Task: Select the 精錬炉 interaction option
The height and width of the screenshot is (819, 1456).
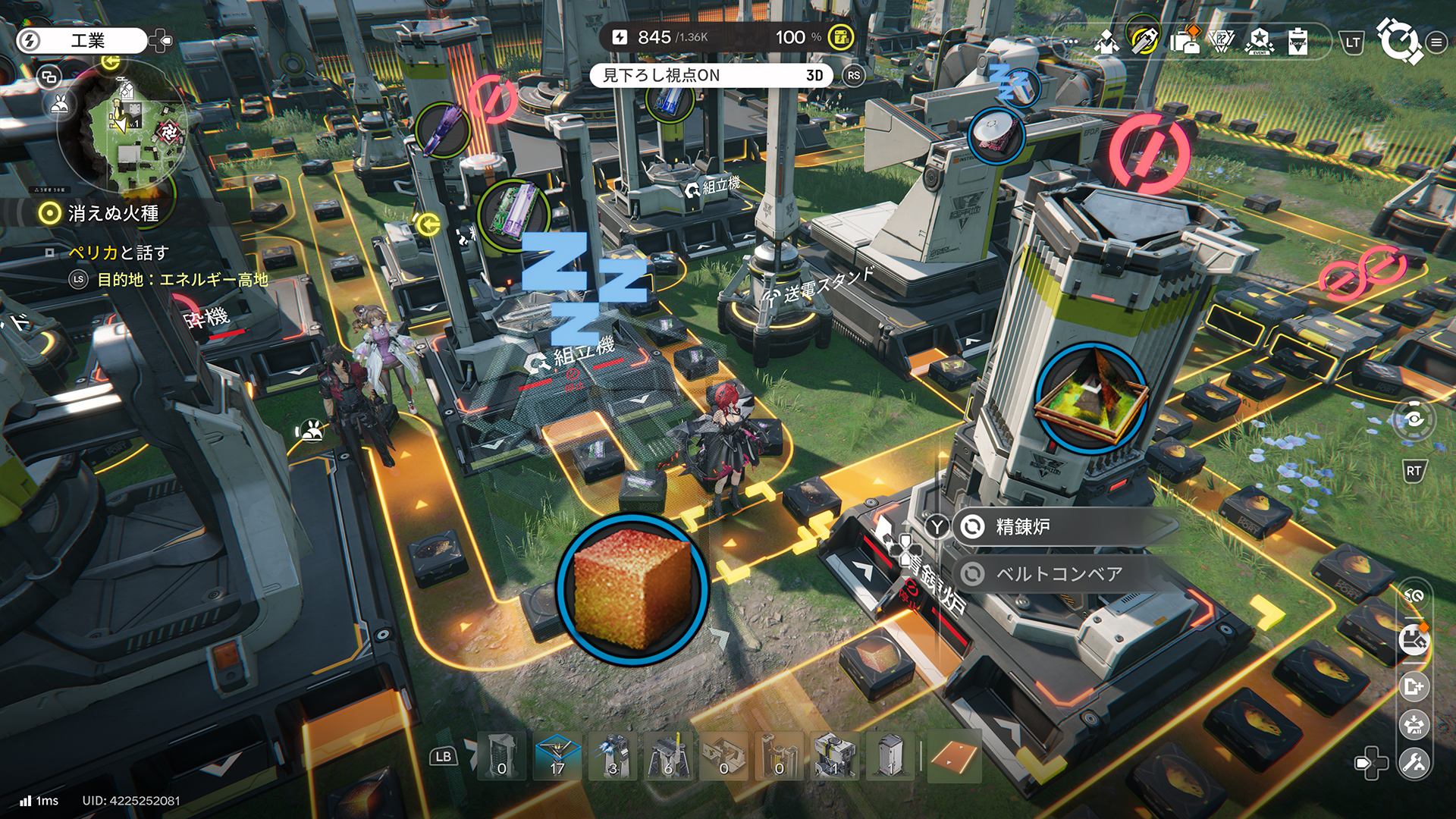Action: (x=1062, y=526)
